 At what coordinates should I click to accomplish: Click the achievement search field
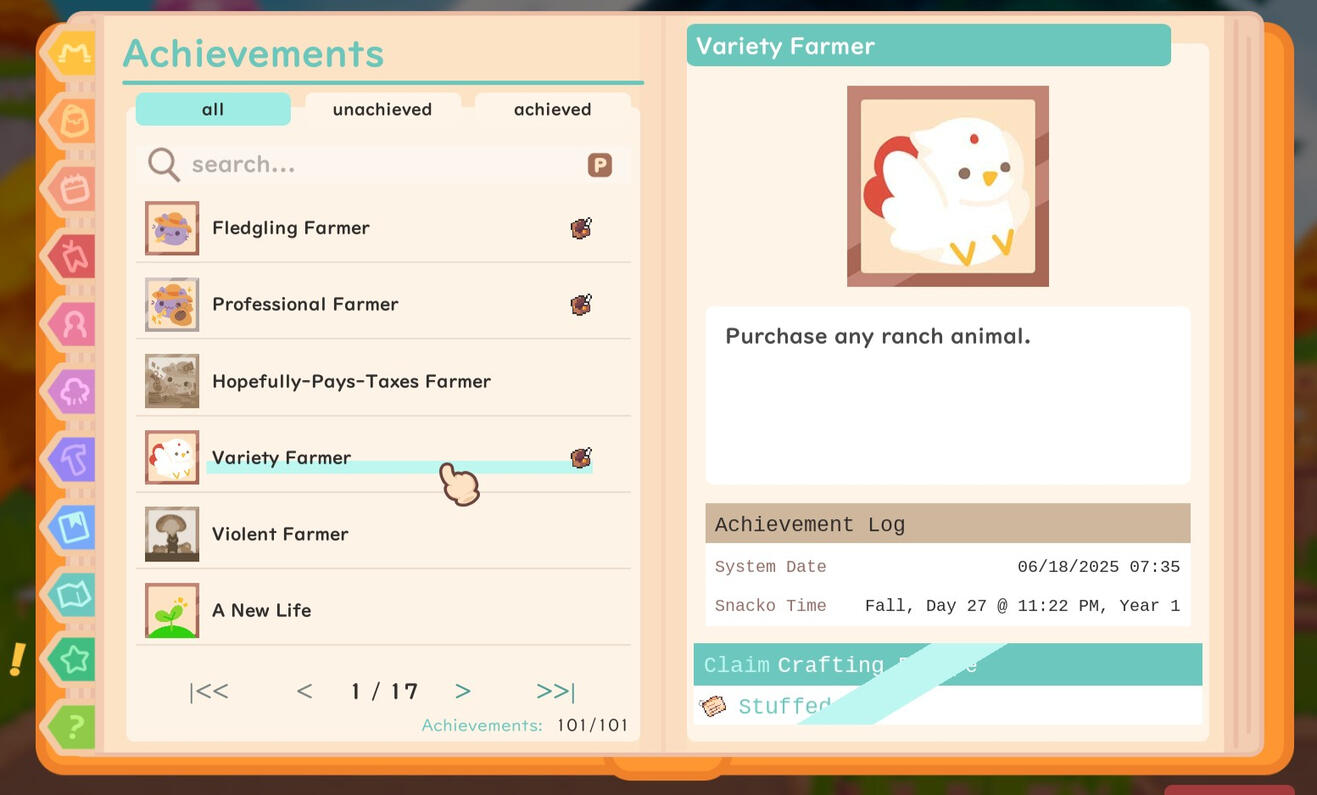point(350,164)
